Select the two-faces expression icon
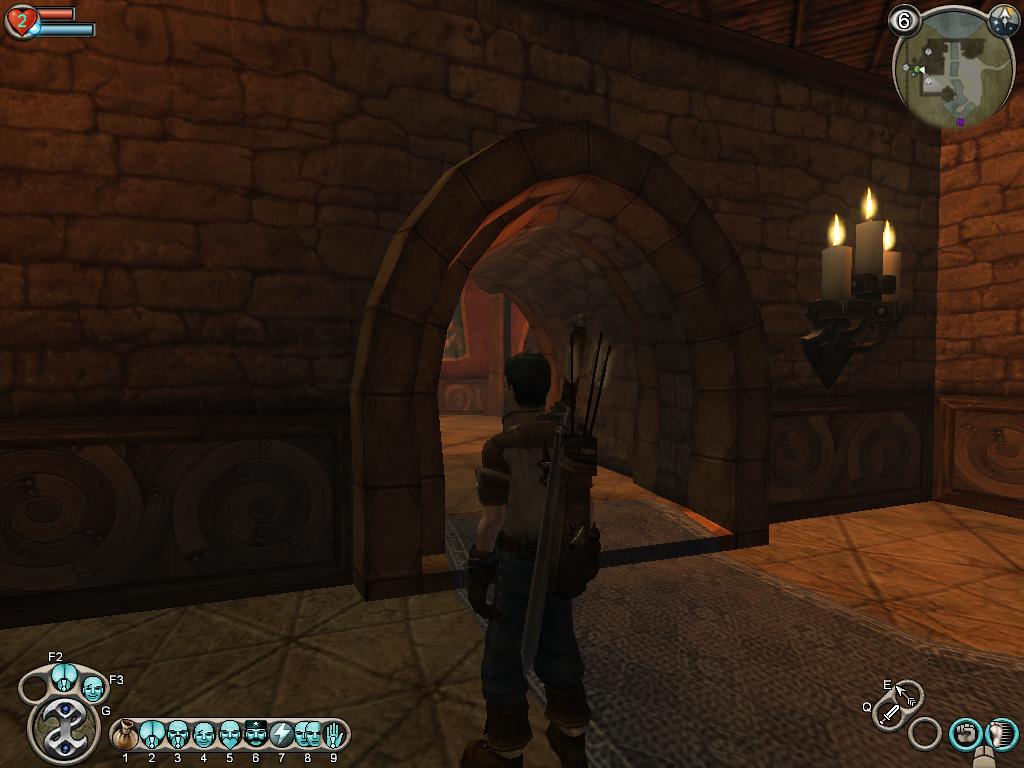This screenshot has height=768, width=1024. pyautogui.click(x=307, y=735)
